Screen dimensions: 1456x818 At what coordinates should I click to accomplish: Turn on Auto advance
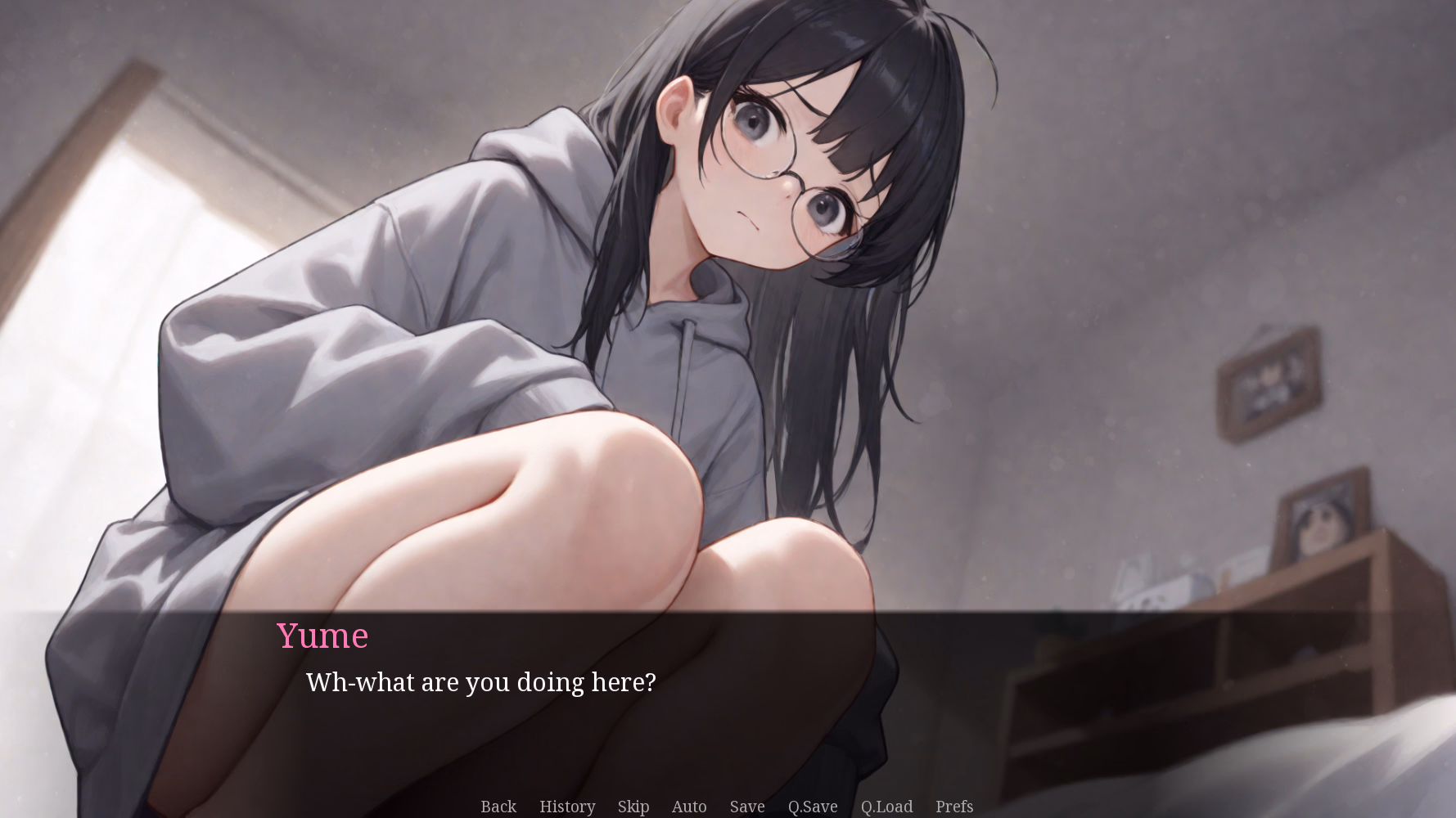(x=689, y=807)
